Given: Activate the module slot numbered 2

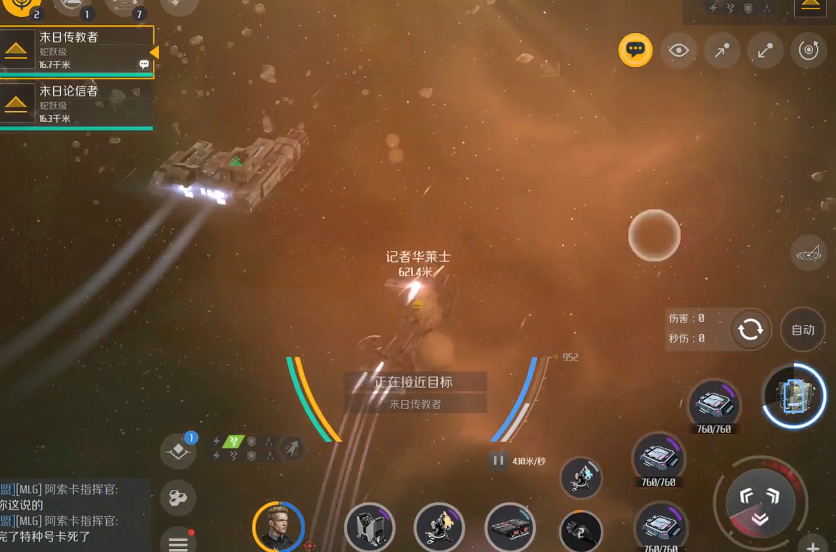Looking at the screenshot, I should (x=581, y=530).
